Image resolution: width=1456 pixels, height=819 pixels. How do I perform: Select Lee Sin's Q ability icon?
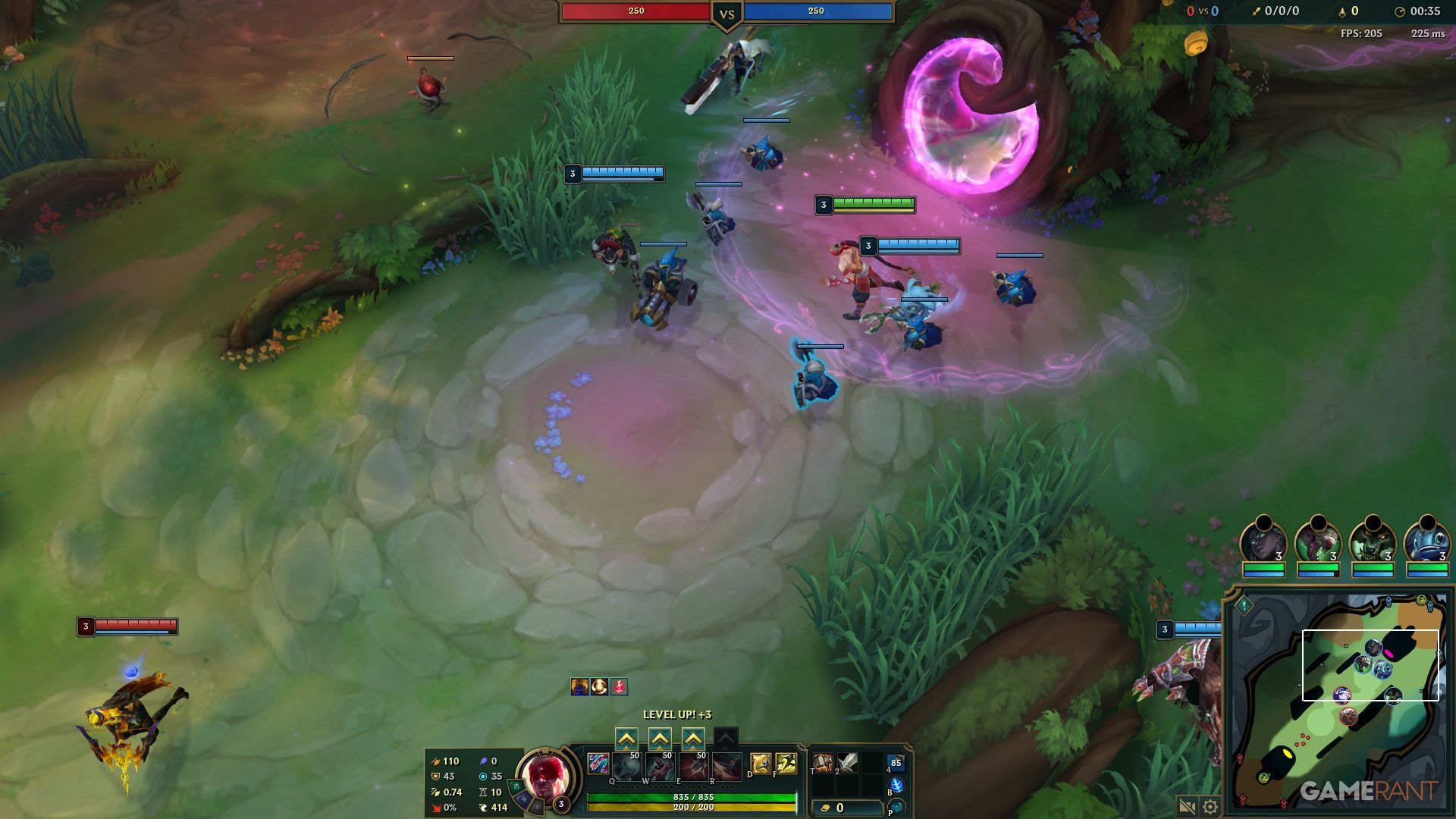point(626,766)
